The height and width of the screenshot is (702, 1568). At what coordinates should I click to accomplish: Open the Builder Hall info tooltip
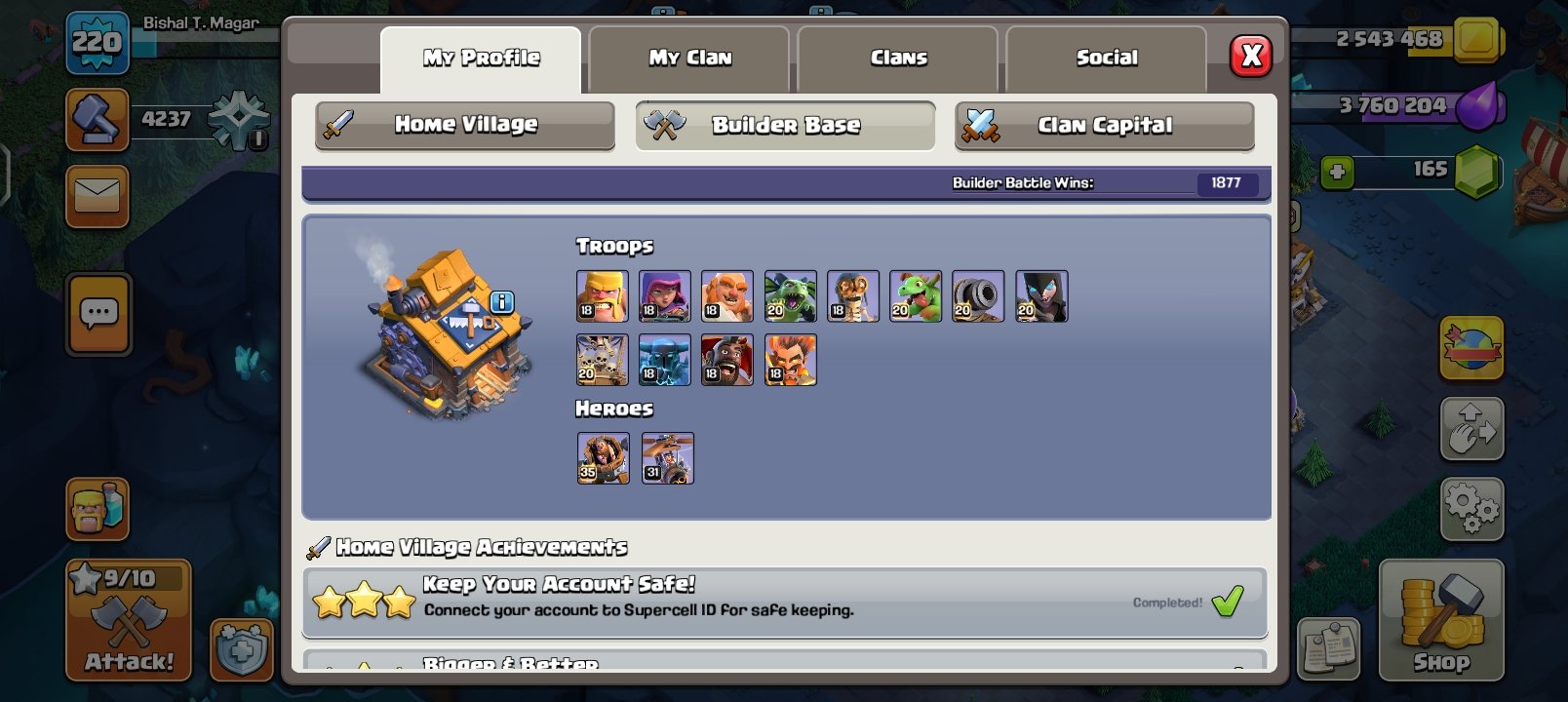(503, 303)
